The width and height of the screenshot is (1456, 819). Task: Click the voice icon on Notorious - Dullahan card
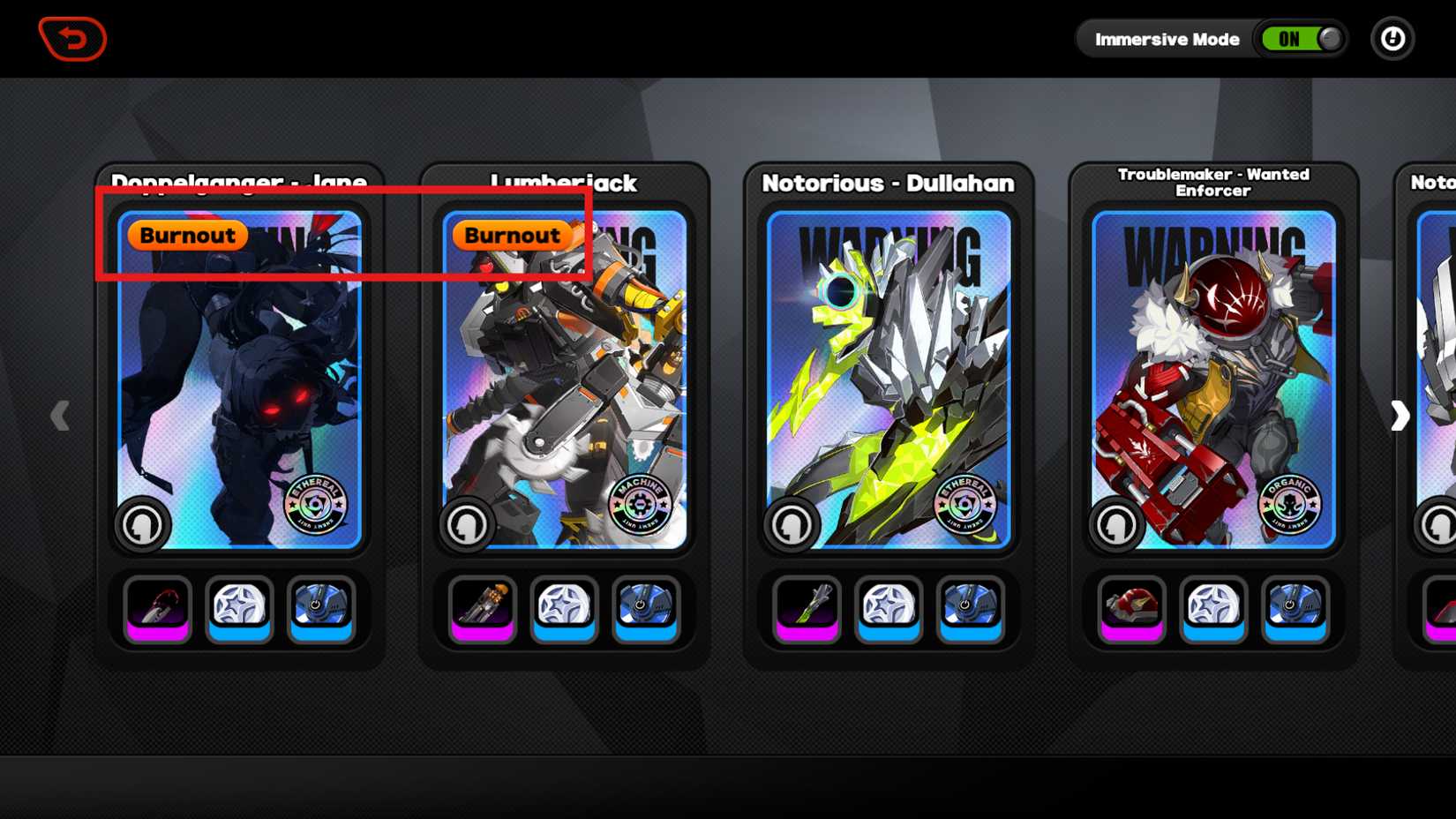pos(791,524)
